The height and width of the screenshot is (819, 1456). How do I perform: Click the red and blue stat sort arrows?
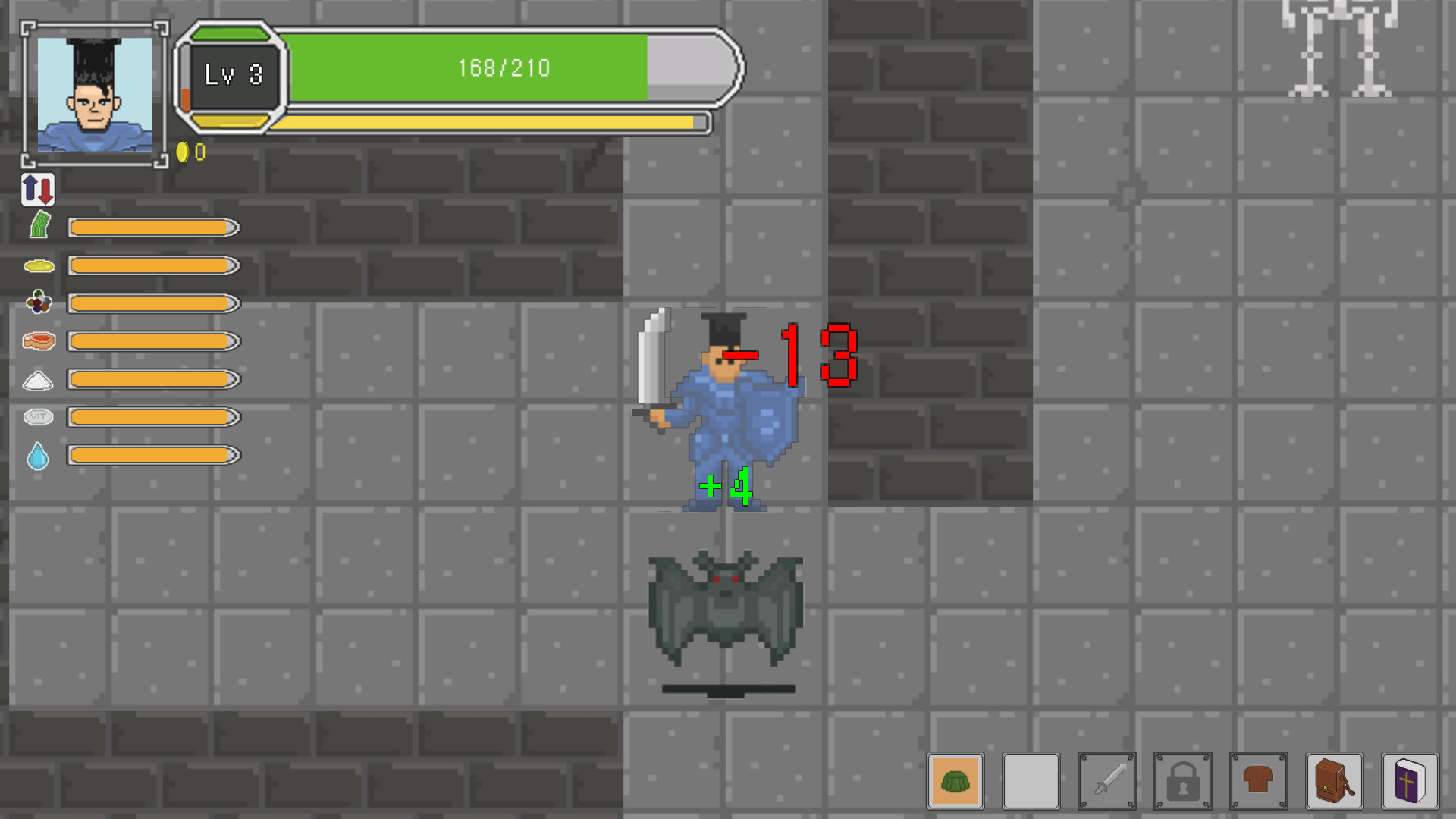coord(37,190)
